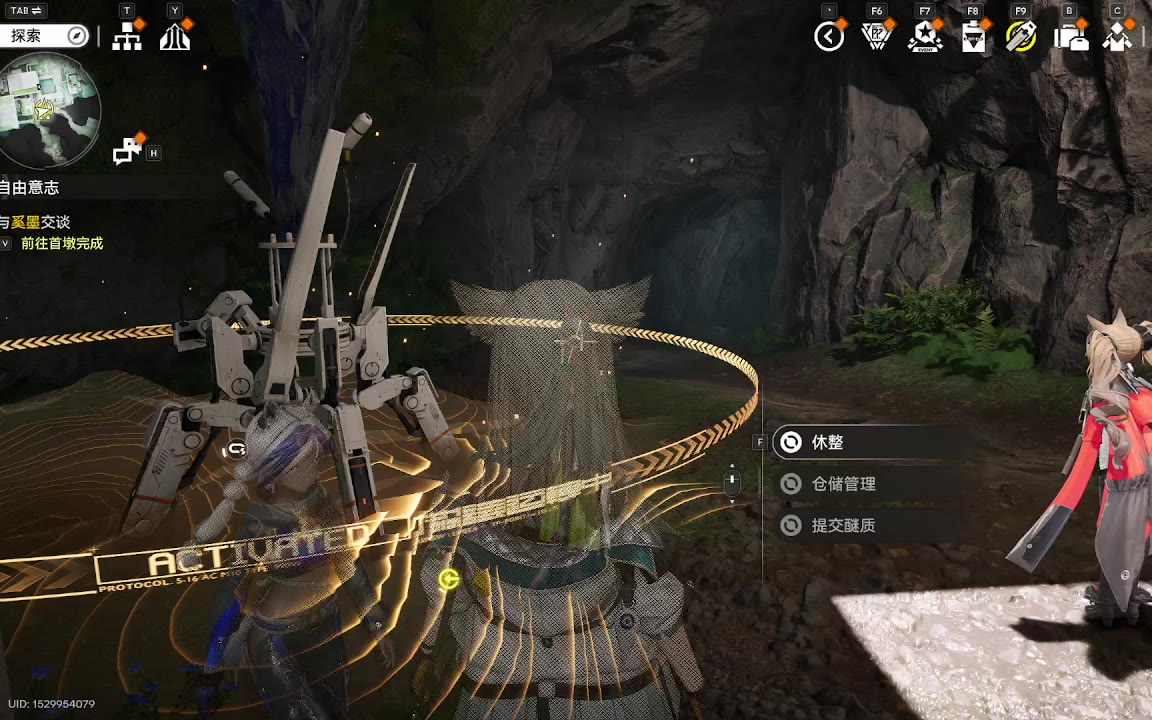Screen dimensions: 1152x720
Task: Choose the 仓储管理 storage management option
Action: pyautogui.click(x=843, y=484)
